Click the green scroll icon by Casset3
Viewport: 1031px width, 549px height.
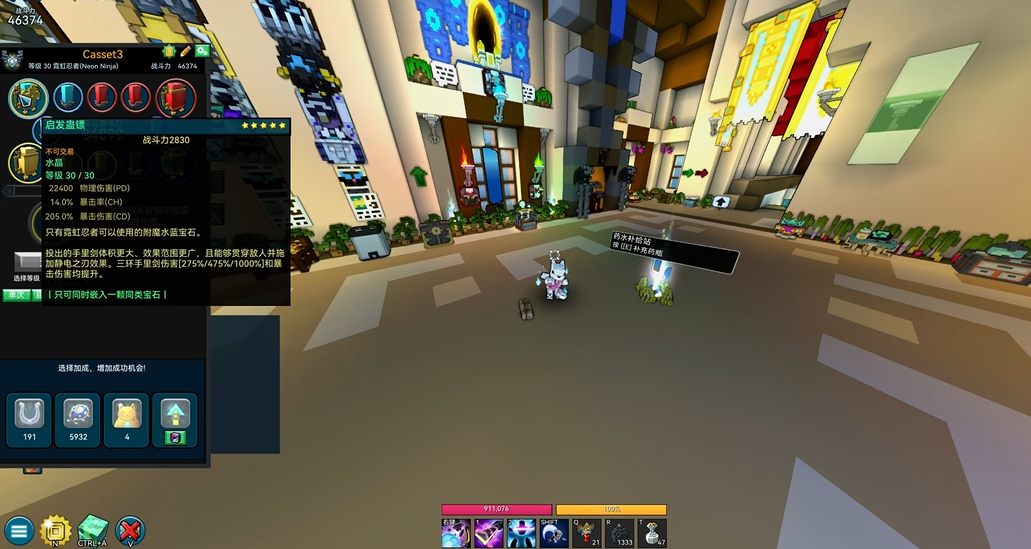point(169,51)
